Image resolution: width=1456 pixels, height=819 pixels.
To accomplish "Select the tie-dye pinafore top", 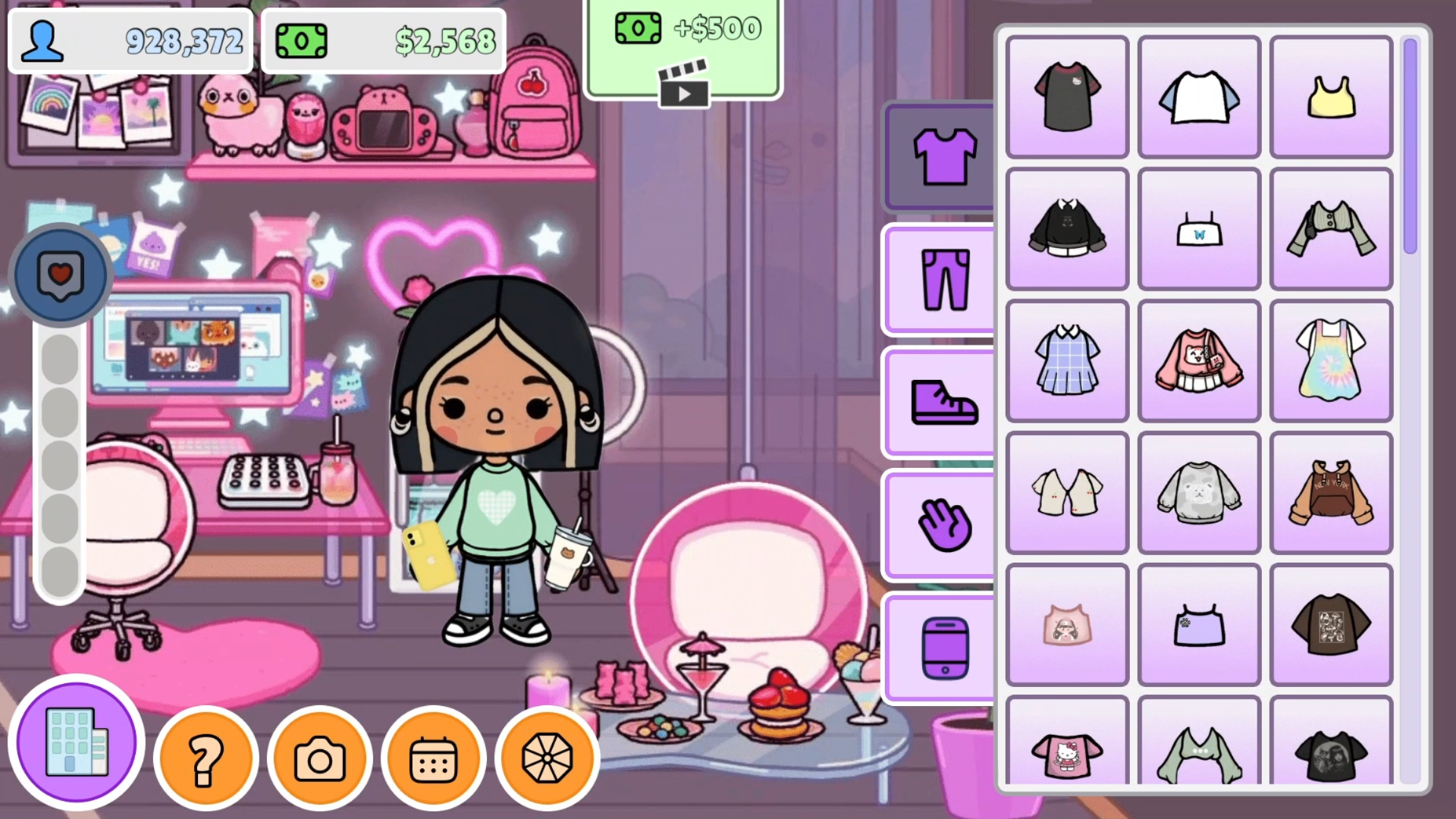I will (1331, 360).
